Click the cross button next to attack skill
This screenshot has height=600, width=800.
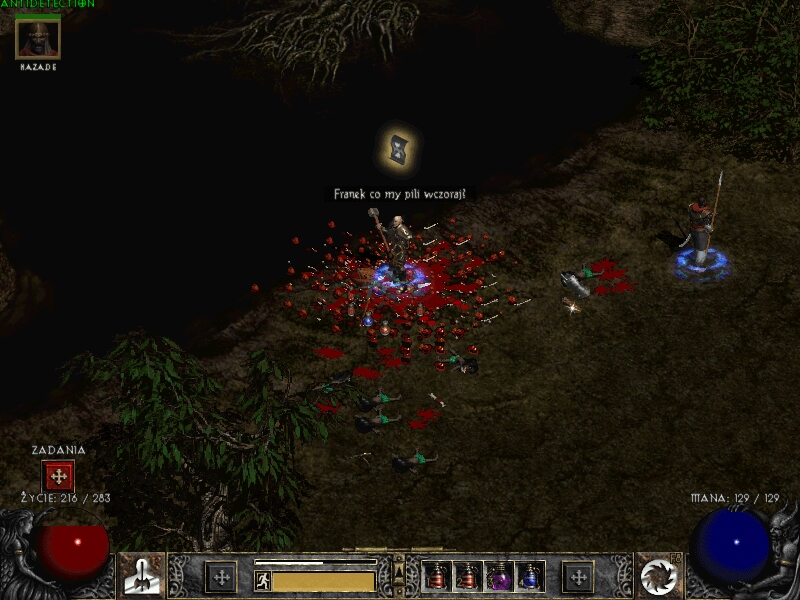point(220,577)
